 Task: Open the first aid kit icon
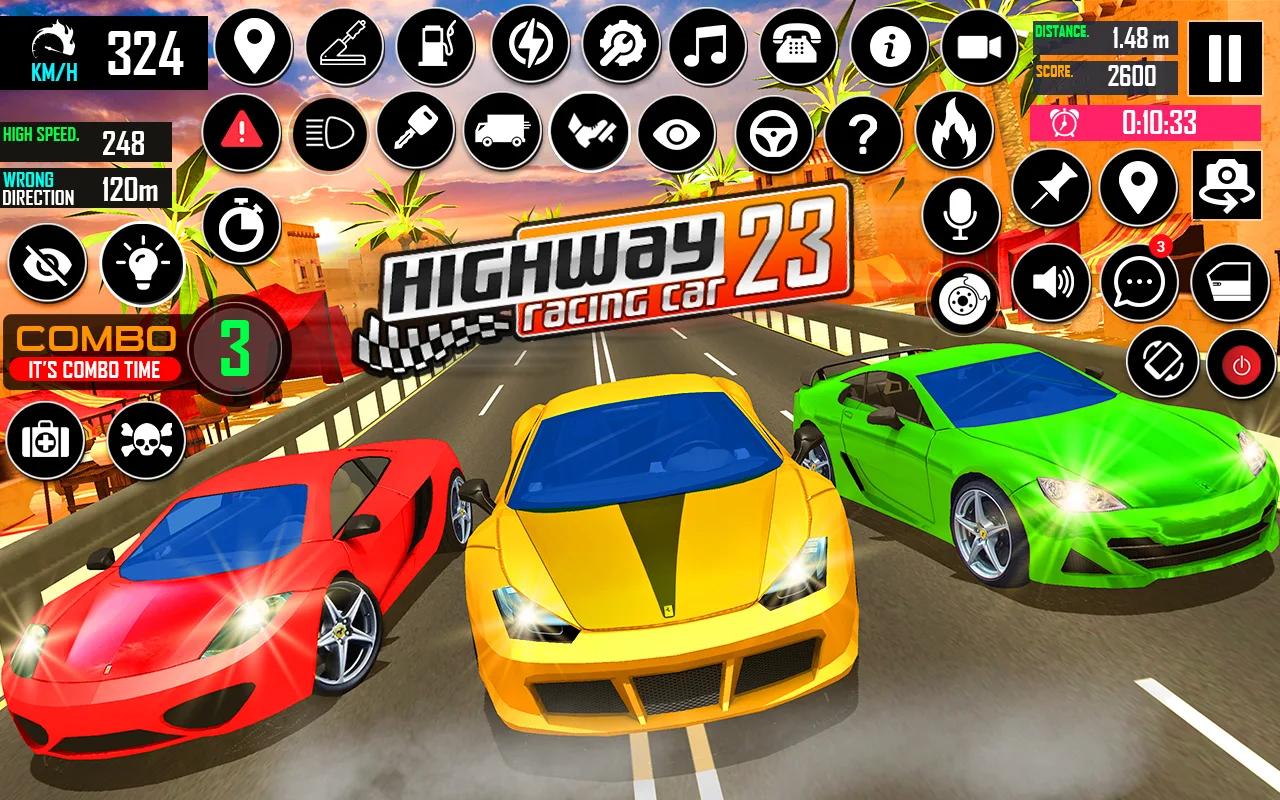45,440
